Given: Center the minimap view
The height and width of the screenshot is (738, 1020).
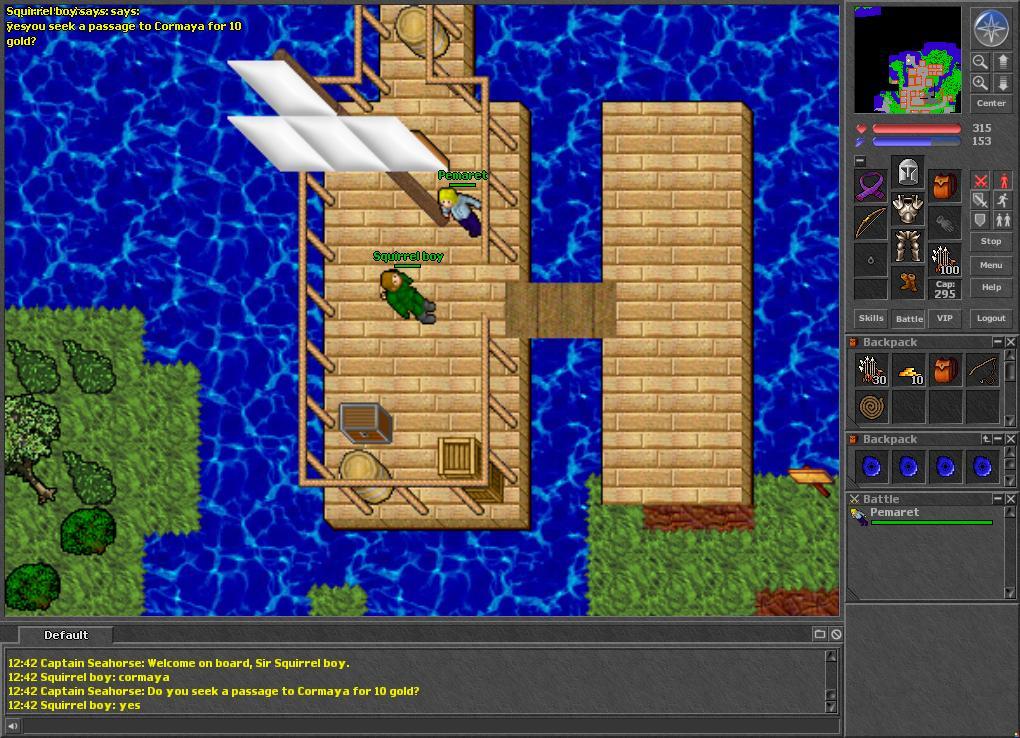Looking at the screenshot, I should [990, 103].
